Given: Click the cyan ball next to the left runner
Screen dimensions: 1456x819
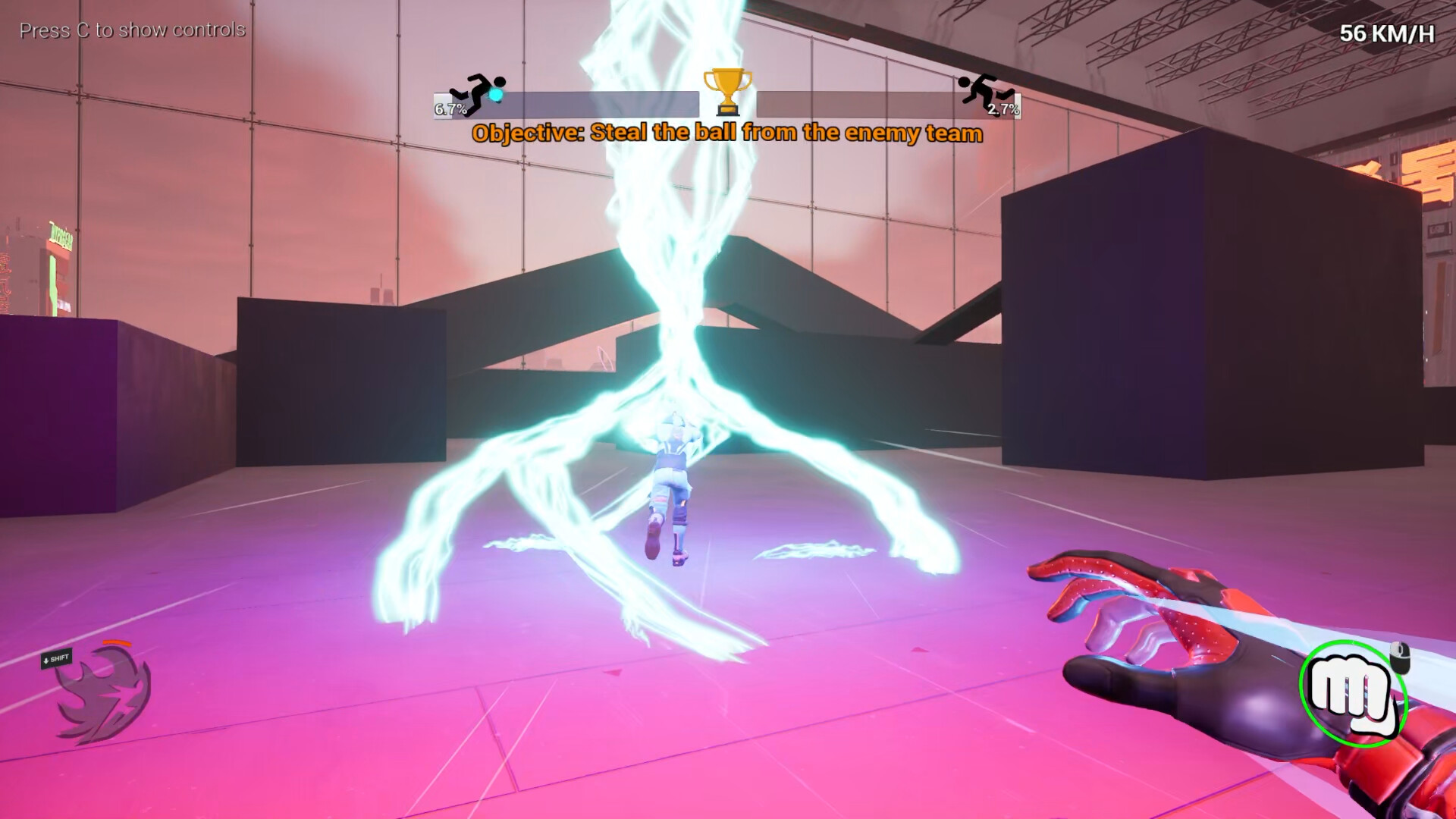Looking at the screenshot, I should point(496,93).
